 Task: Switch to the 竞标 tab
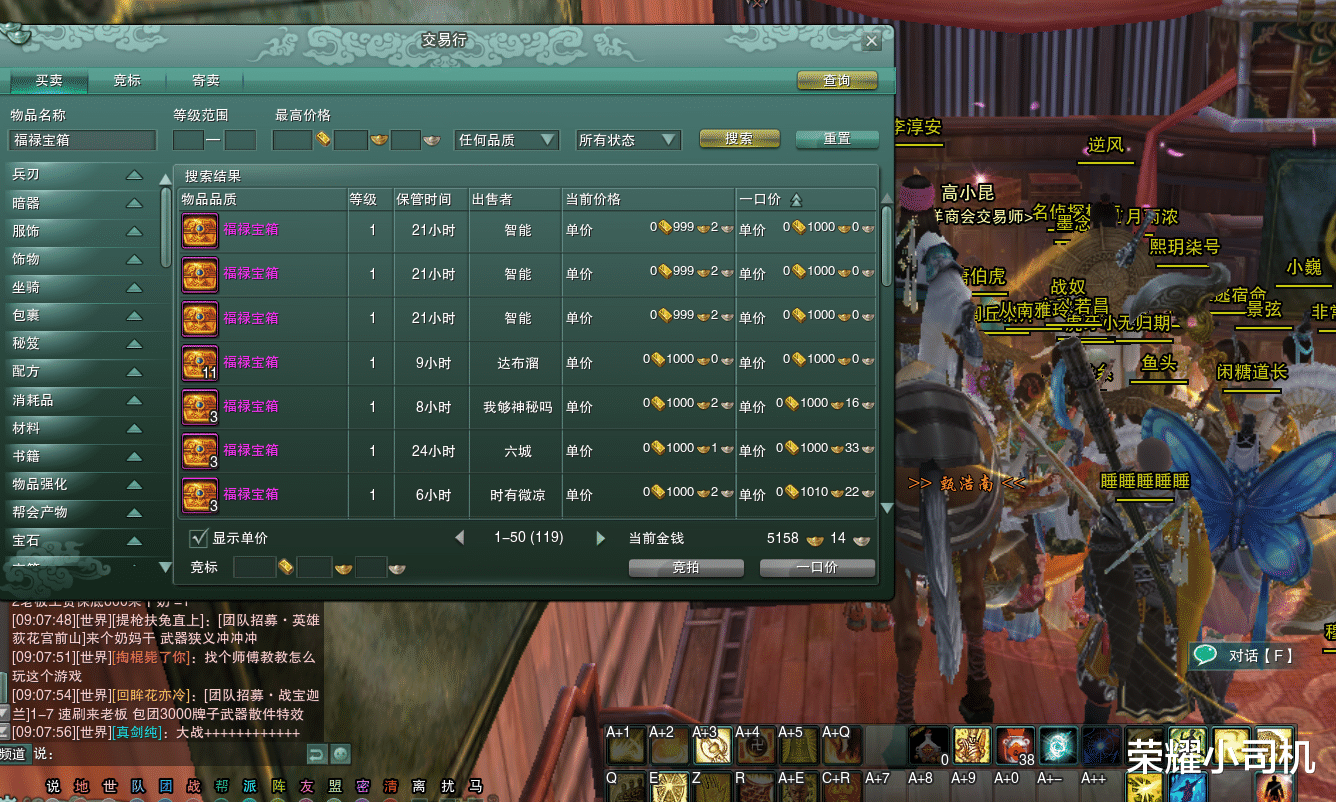coord(126,80)
